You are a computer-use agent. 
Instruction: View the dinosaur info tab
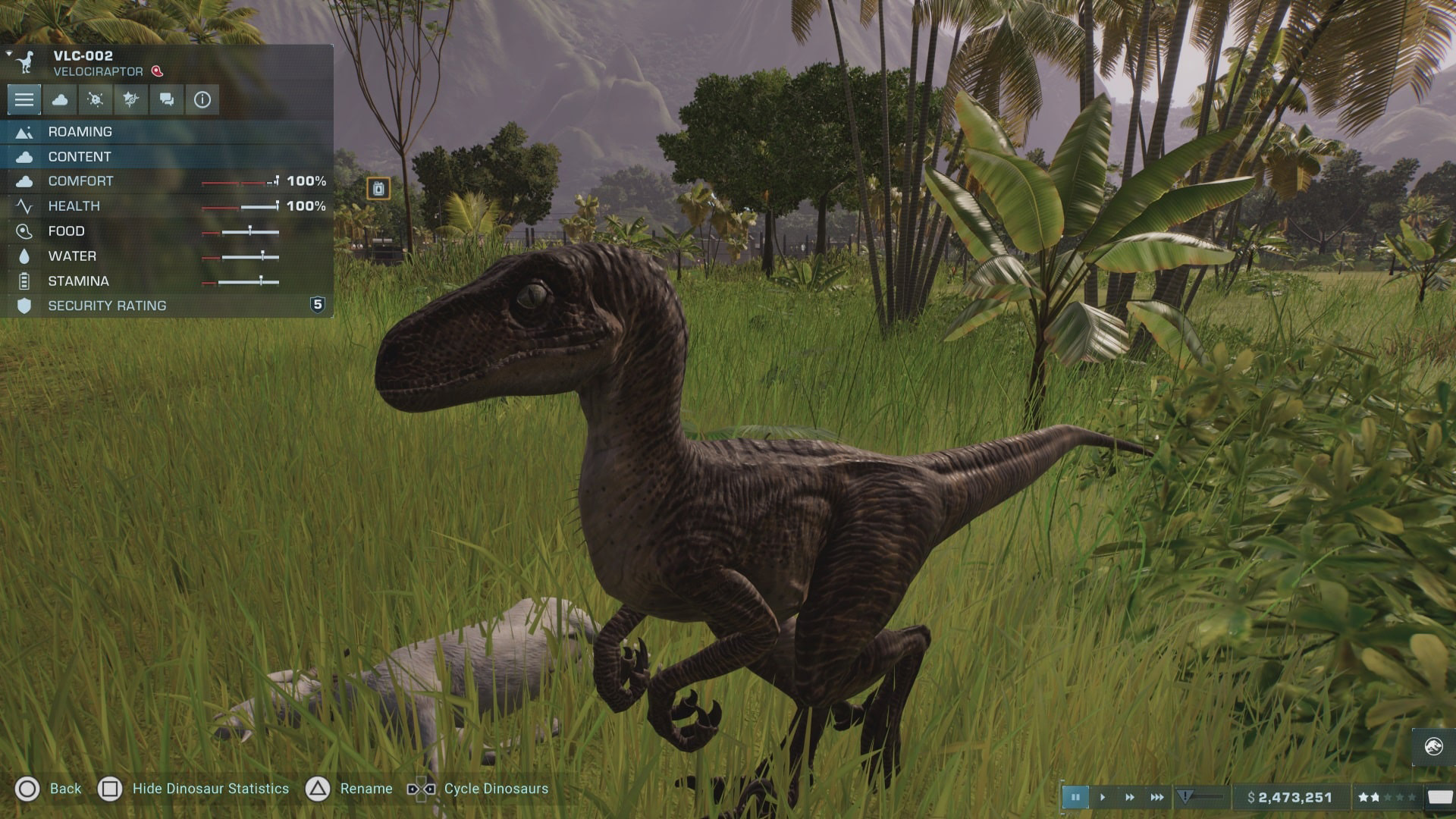click(x=202, y=99)
